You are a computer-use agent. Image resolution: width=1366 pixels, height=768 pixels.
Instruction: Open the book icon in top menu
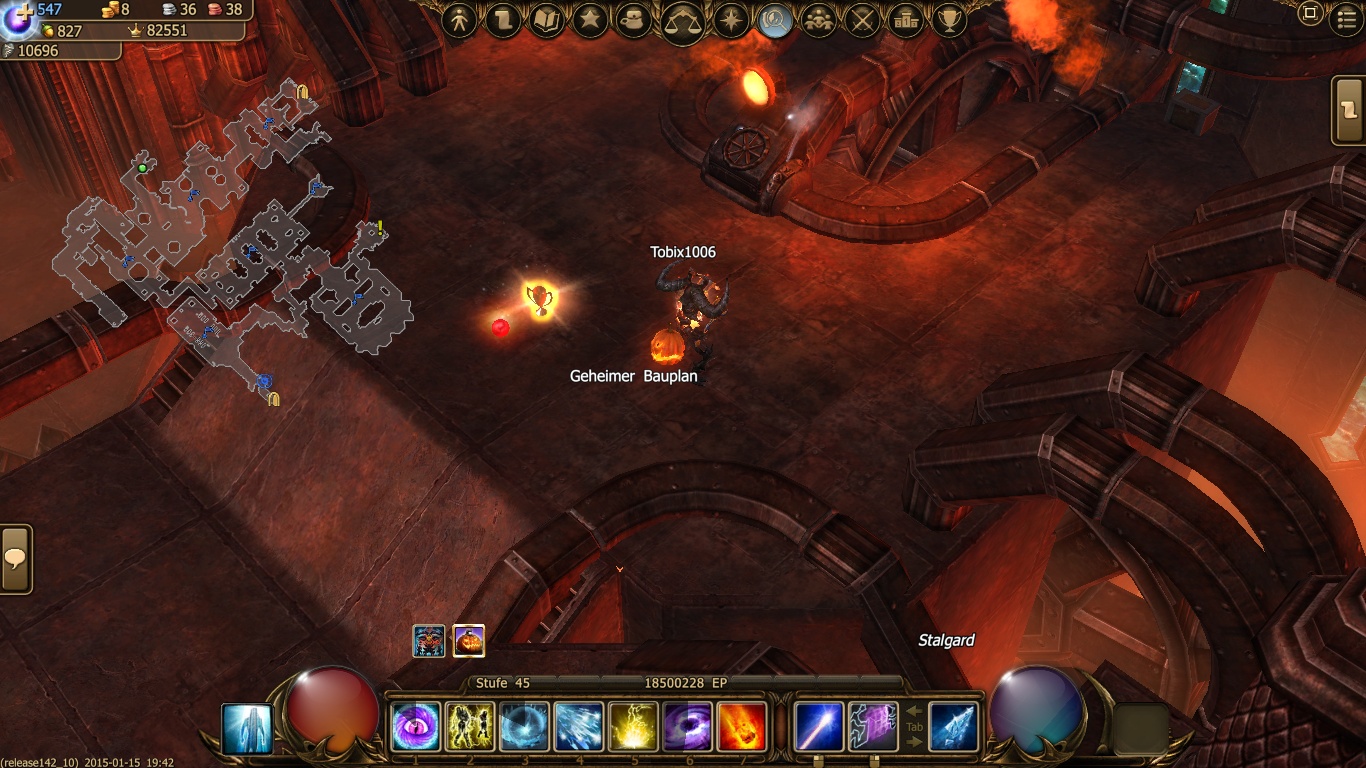coord(546,21)
